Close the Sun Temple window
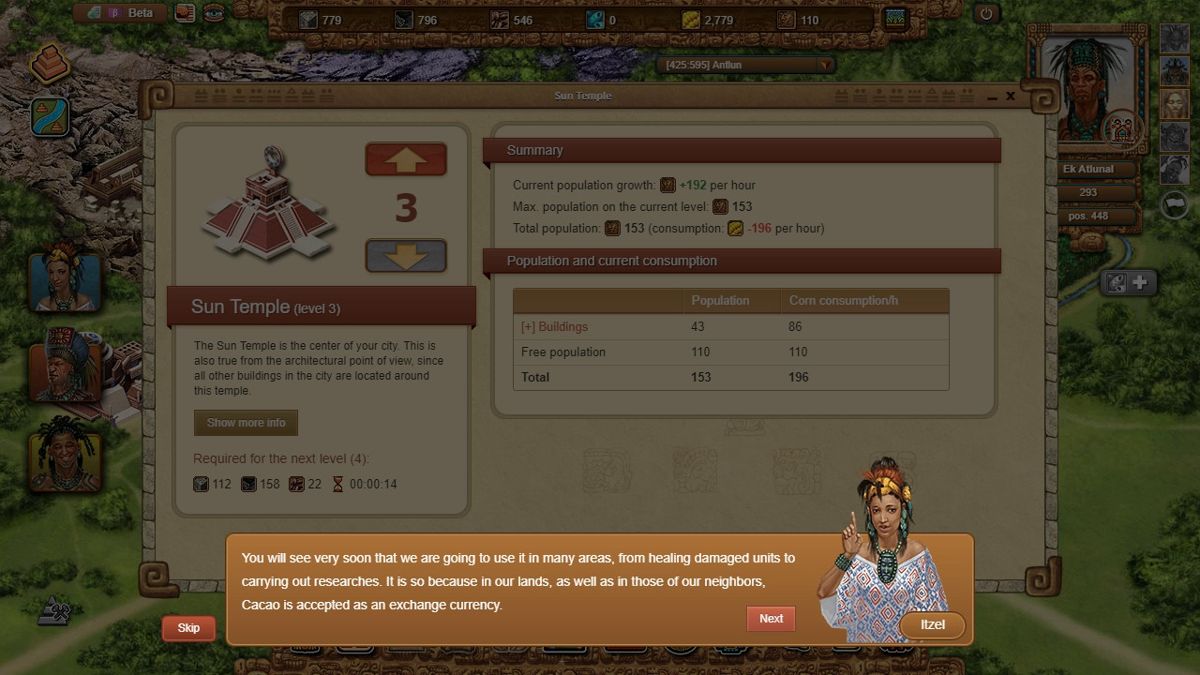This screenshot has width=1200, height=675. 1011,96
